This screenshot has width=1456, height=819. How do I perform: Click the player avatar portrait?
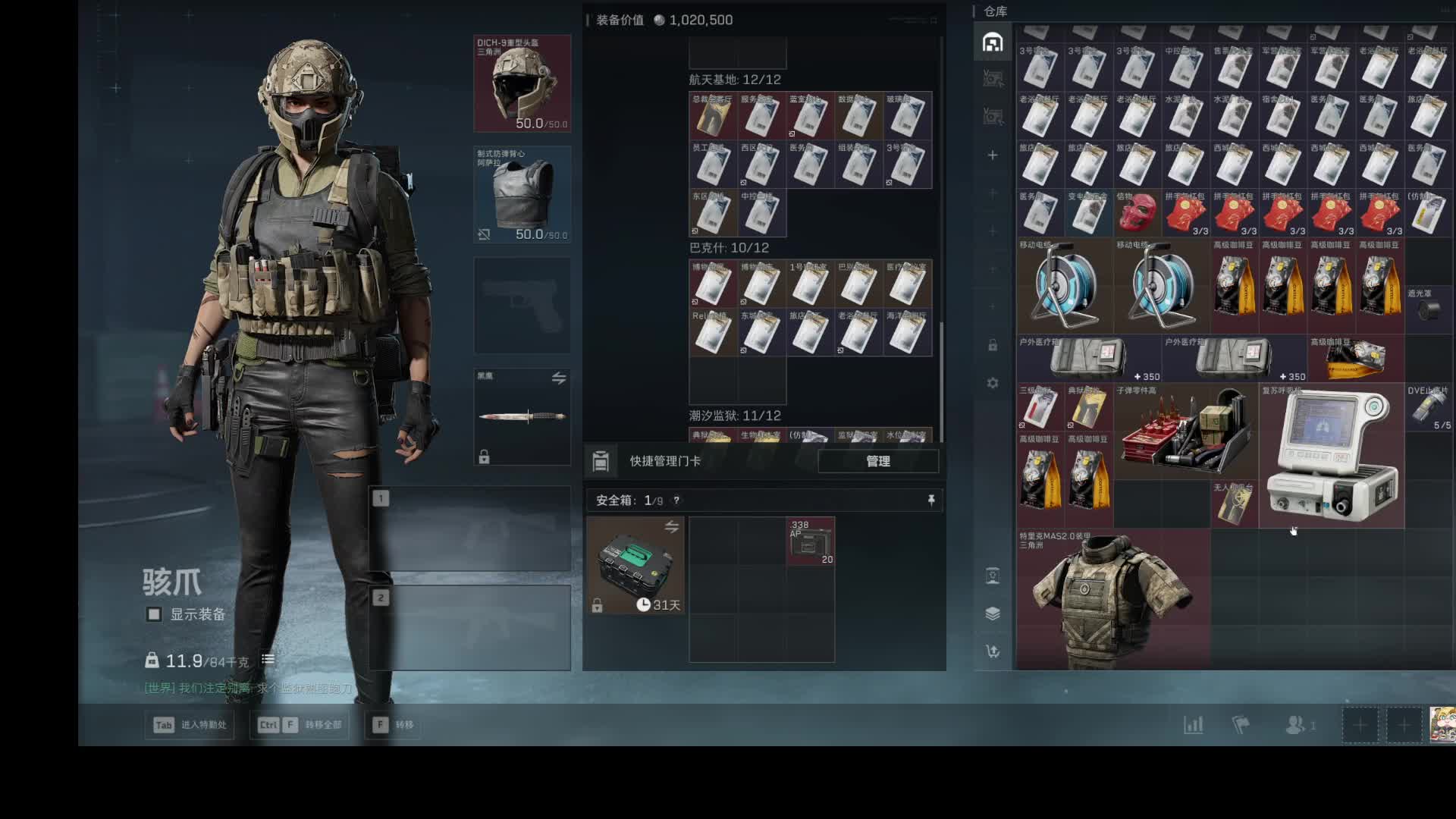[x=1442, y=724]
